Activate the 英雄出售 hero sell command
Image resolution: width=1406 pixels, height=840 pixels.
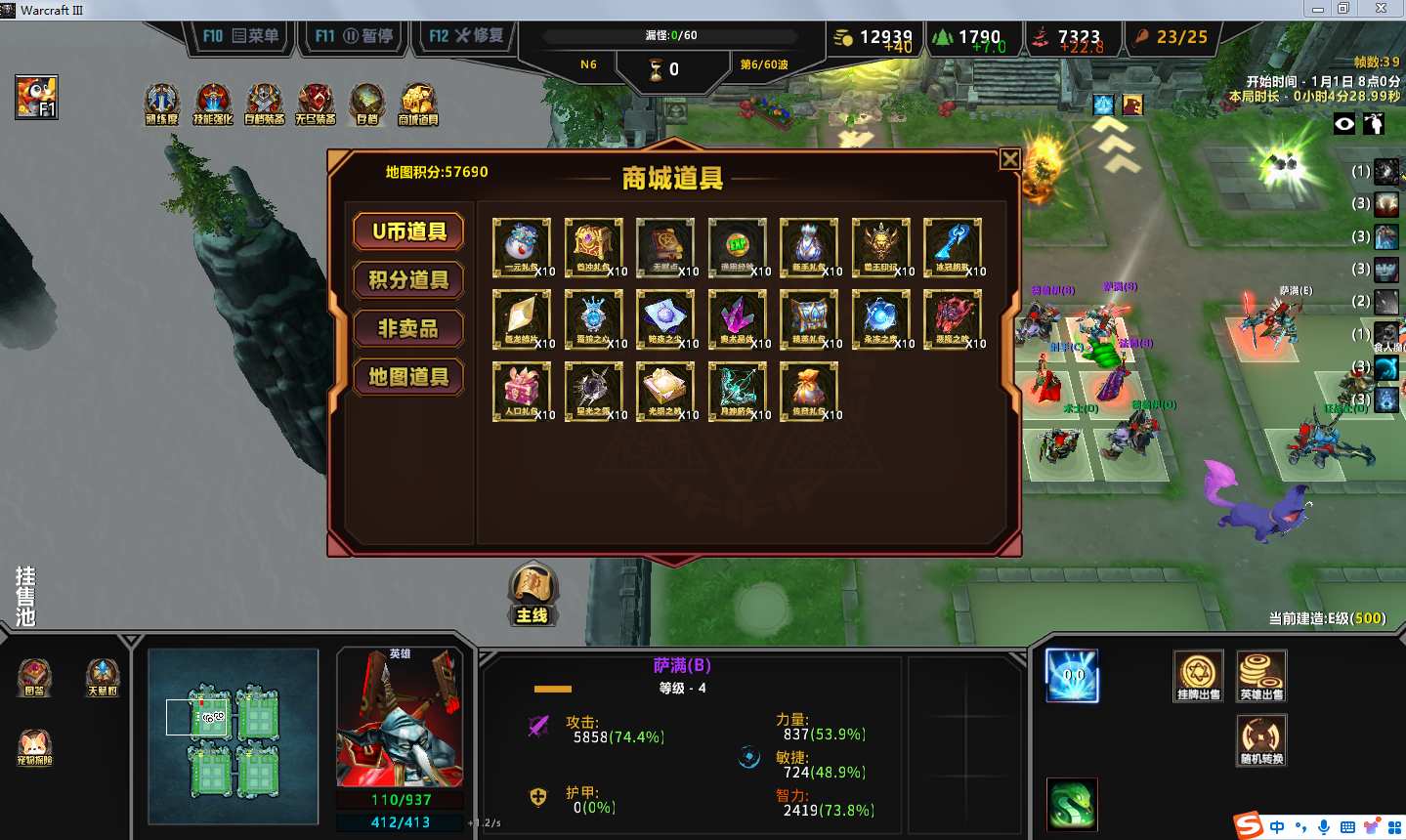(x=1260, y=675)
